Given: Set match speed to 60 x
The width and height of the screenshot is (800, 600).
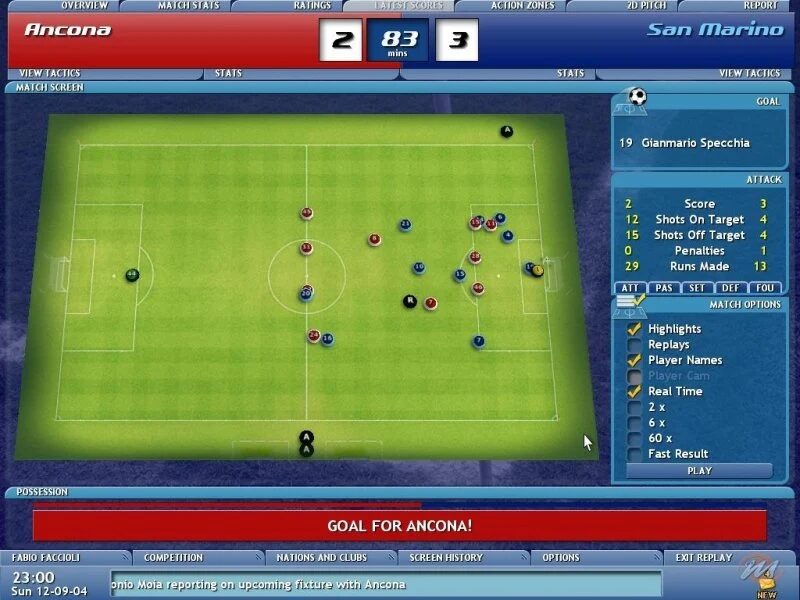Looking at the screenshot, I should point(634,438).
